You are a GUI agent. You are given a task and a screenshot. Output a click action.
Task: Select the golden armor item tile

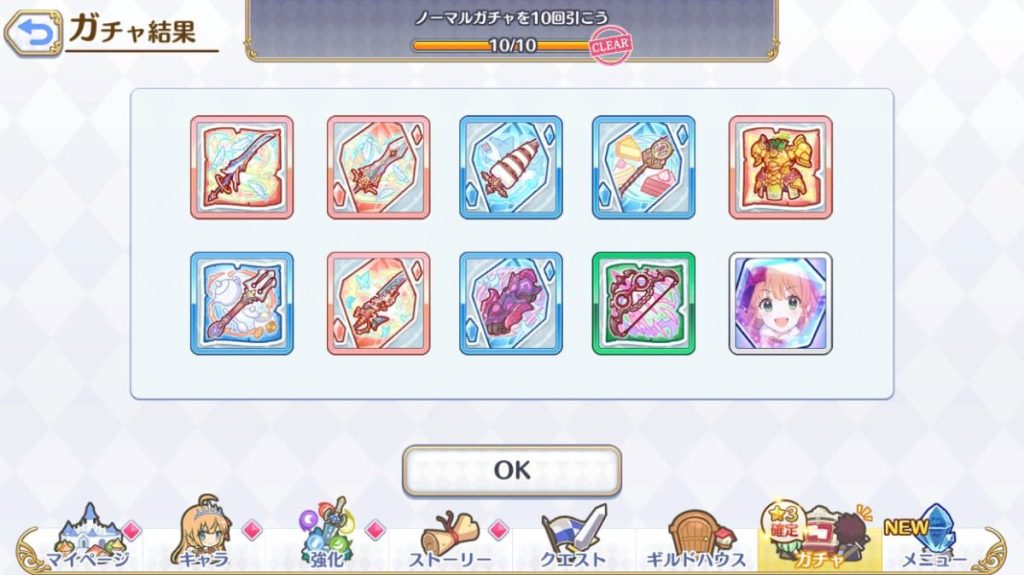pos(780,167)
